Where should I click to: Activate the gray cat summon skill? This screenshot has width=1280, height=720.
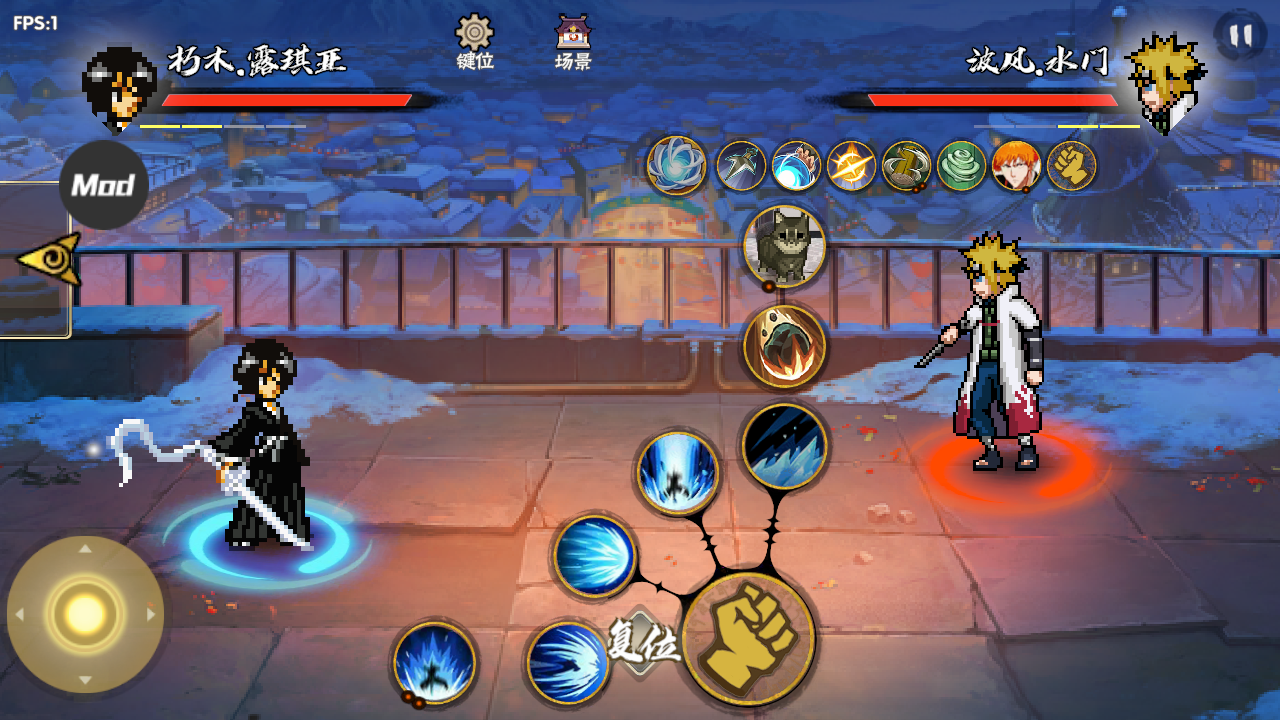[x=784, y=247]
